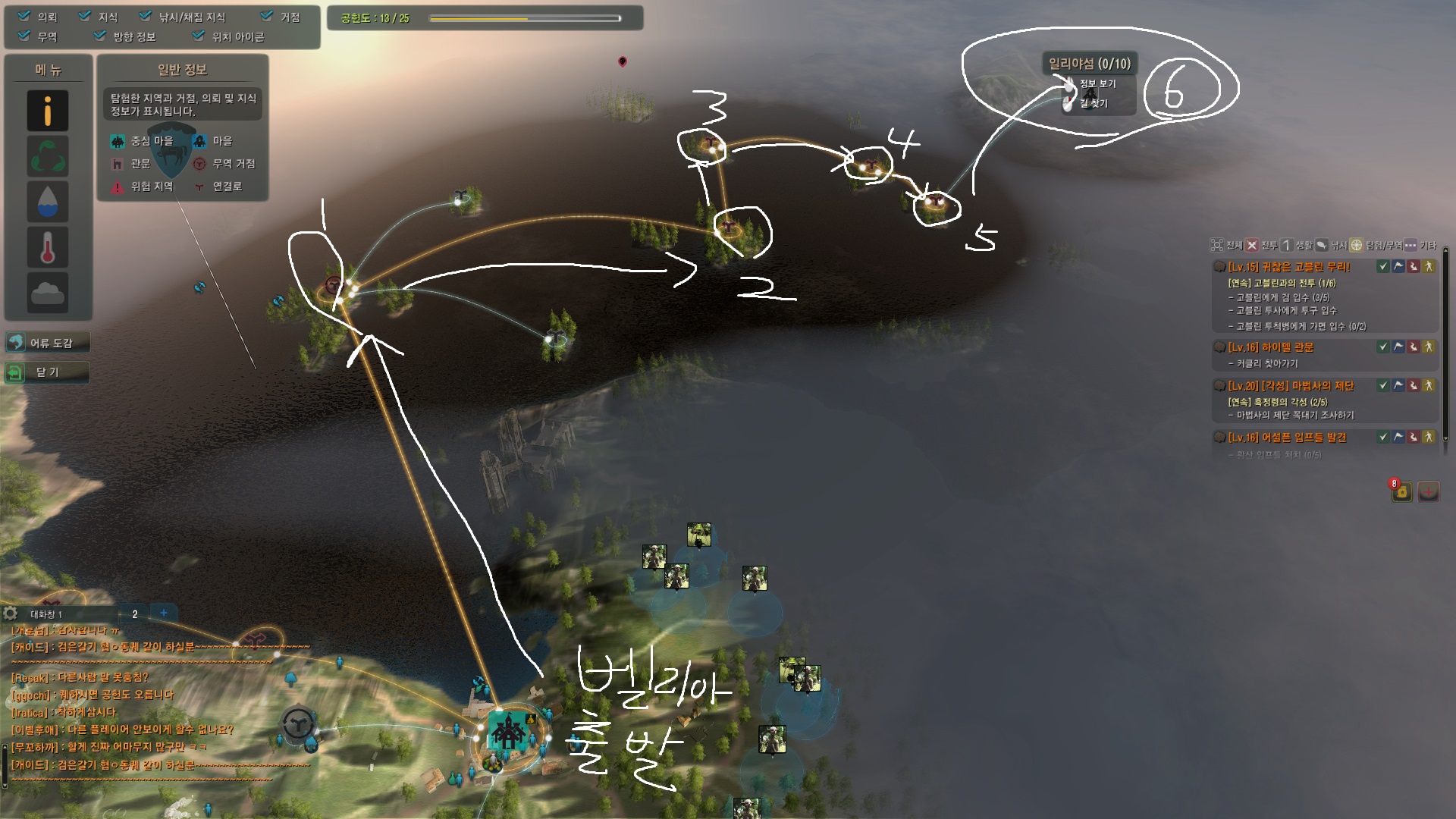This screenshot has height=819, width=1456.
Task: Open the 어류 도감 fish guide
Action: coord(48,343)
